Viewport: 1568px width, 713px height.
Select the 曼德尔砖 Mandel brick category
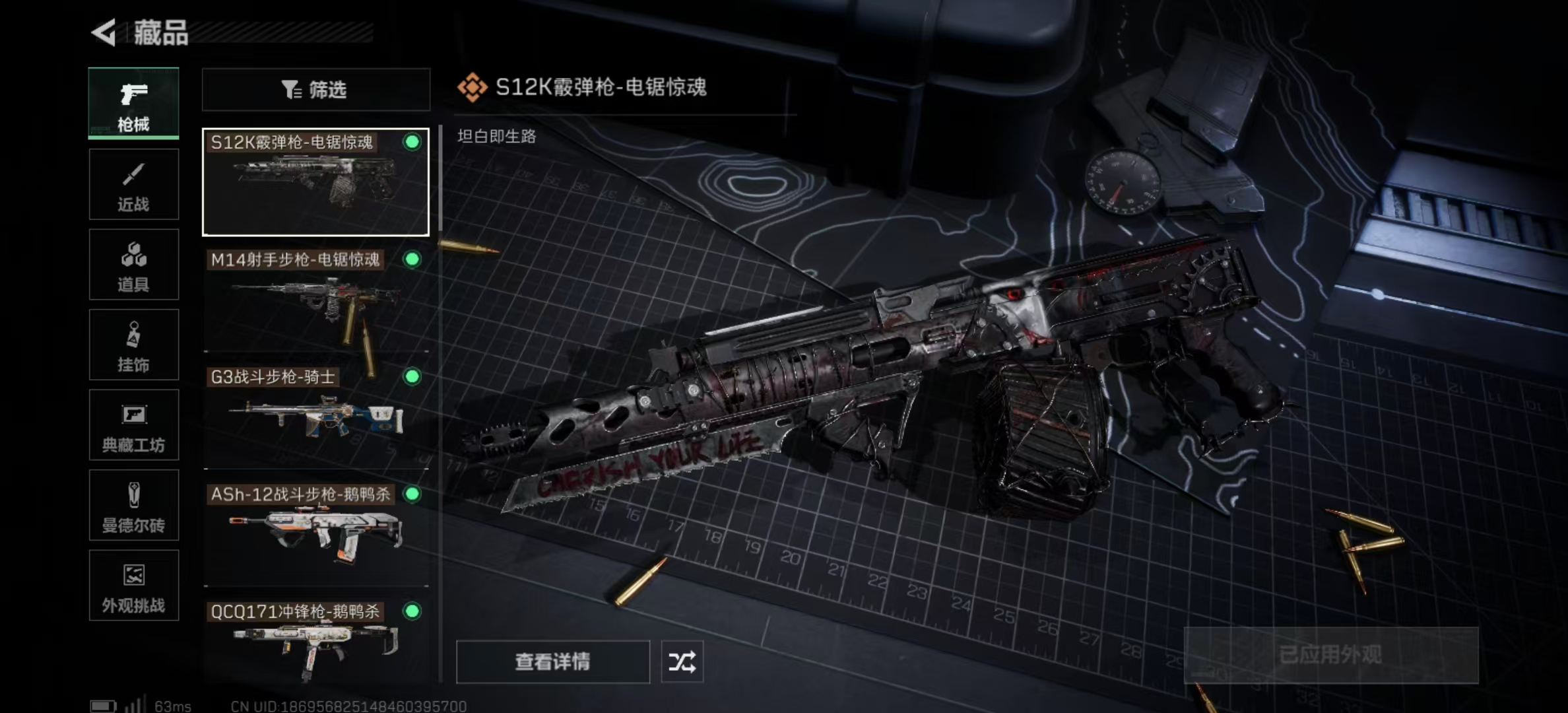tap(134, 506)
